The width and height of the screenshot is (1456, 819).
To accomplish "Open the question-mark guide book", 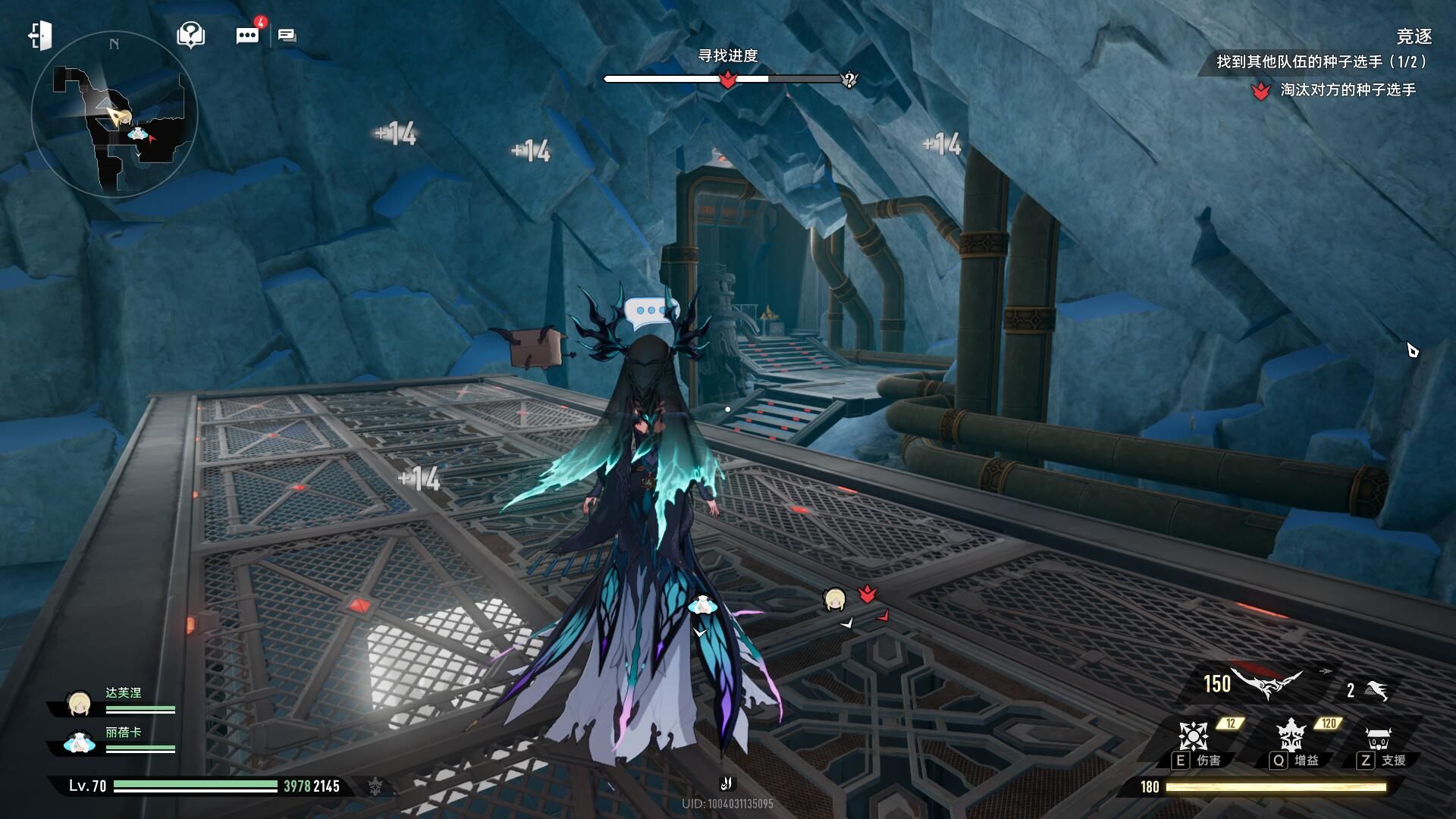I will (190, 35).
